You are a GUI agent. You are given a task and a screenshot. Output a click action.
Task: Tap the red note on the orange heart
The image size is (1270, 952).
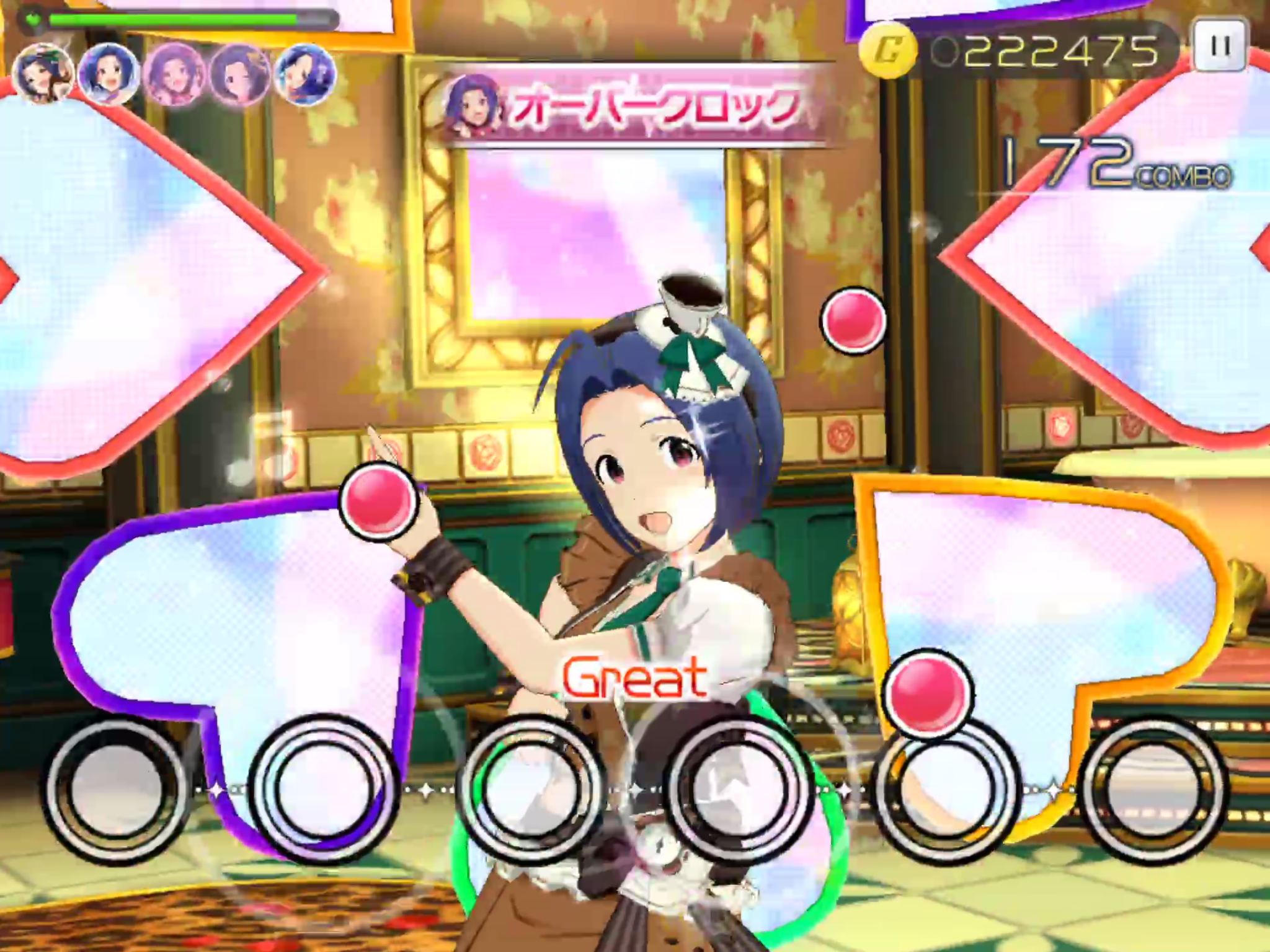point(927,693)
